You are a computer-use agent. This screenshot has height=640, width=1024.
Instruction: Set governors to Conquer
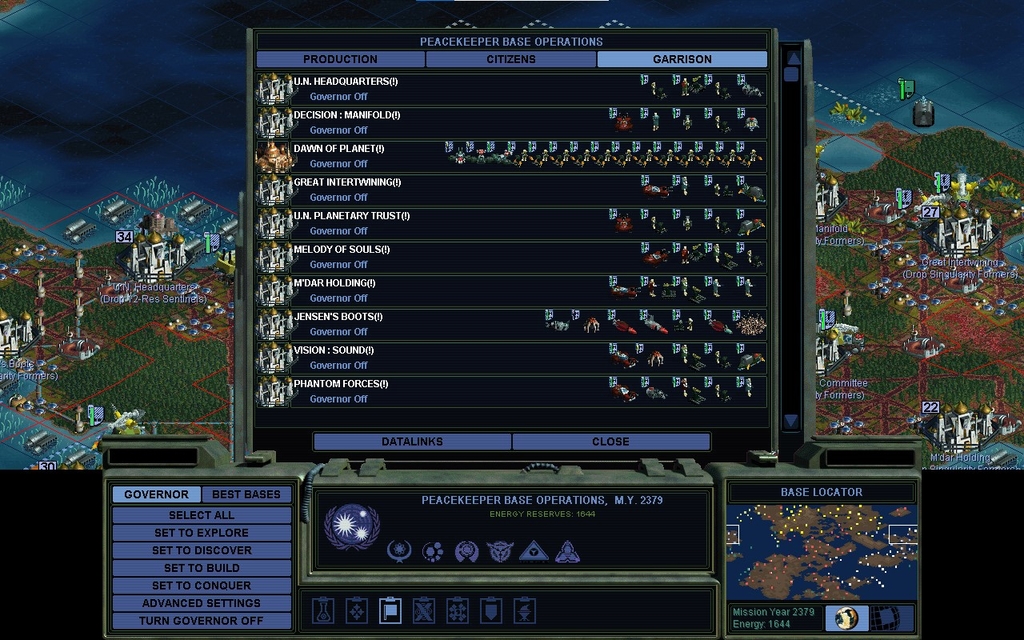(201, 585)
